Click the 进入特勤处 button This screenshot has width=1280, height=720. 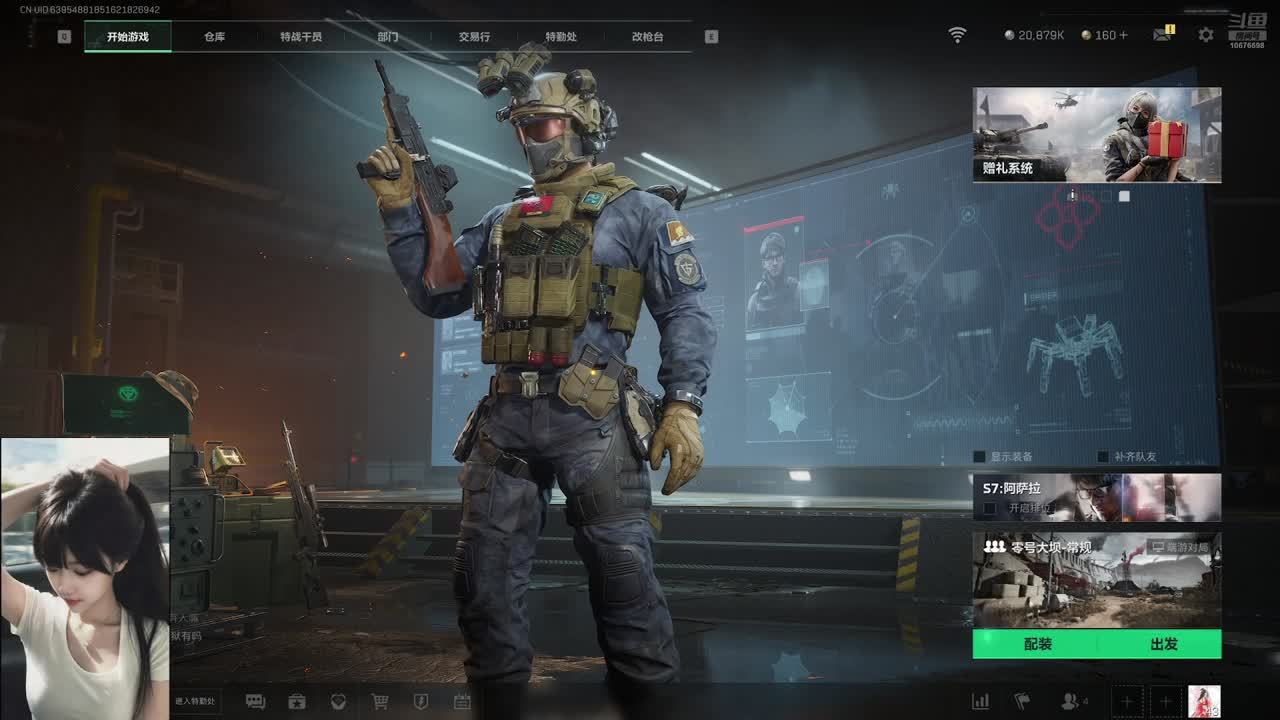(195, 701)
